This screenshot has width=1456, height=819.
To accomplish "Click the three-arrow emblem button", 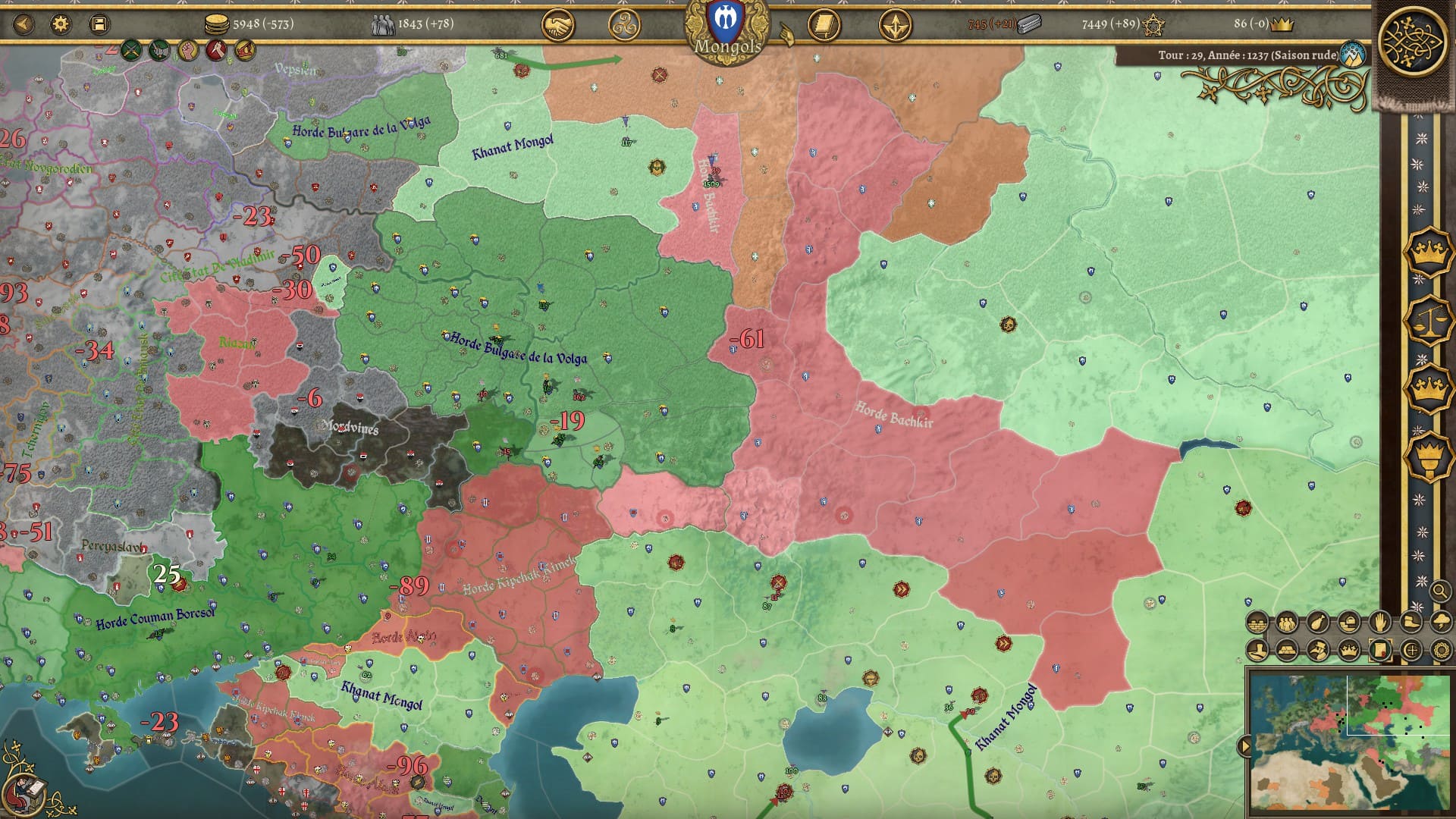I will [895, 26].
